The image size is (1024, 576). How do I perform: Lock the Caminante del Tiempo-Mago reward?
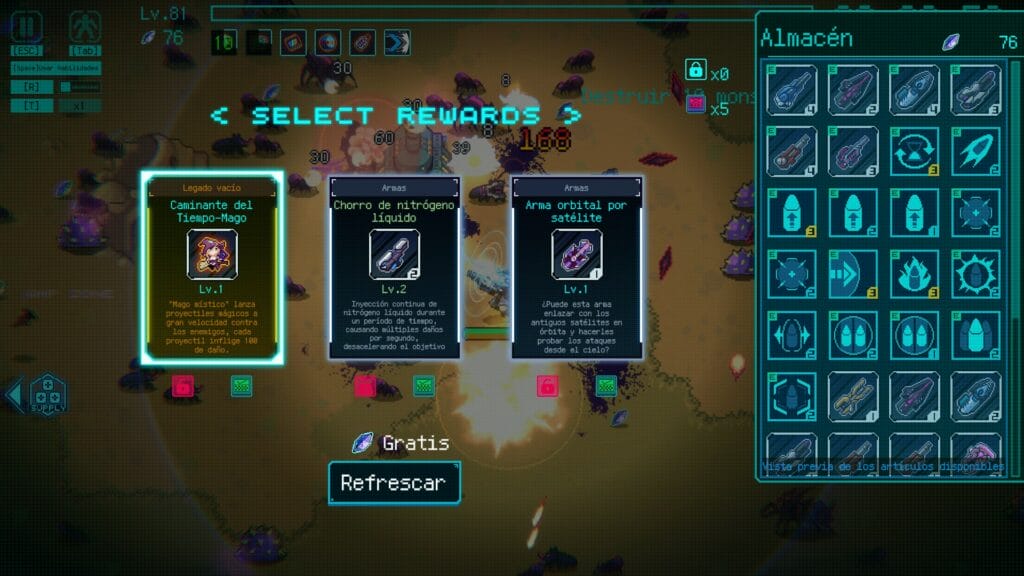pos(182,386)
